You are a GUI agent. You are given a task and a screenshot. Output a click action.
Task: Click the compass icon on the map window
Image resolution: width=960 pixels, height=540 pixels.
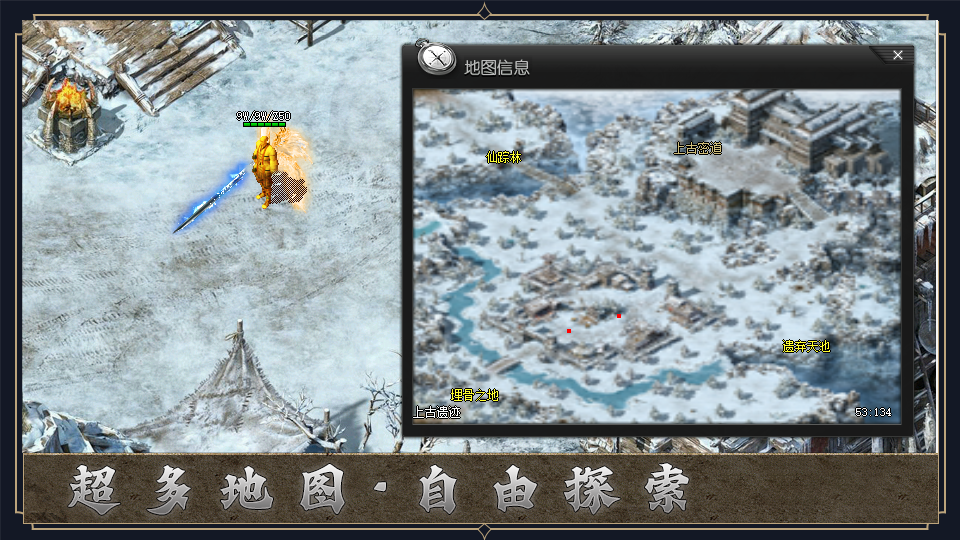(x=437, y=60)
